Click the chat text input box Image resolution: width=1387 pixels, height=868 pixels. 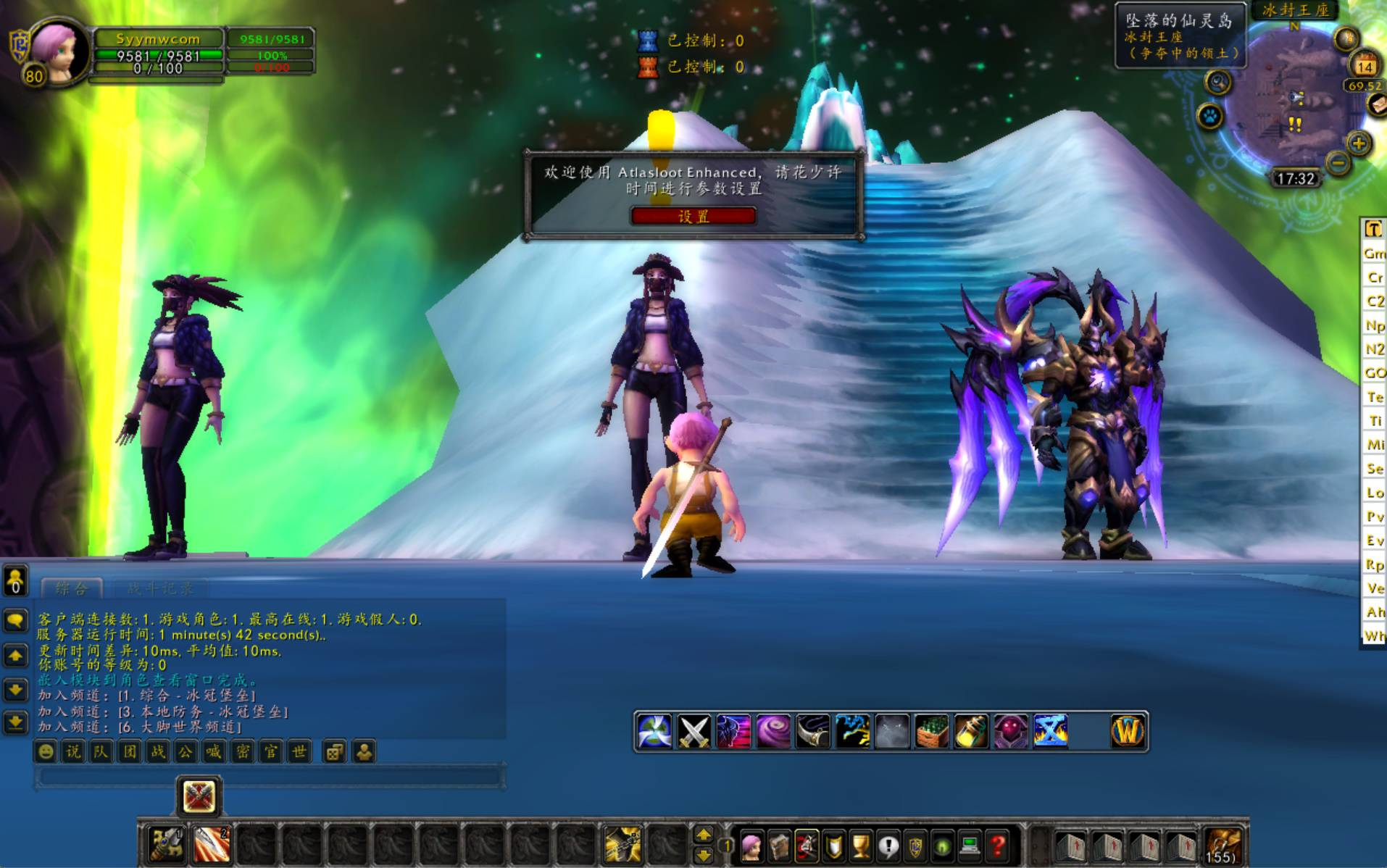(268, 777)
